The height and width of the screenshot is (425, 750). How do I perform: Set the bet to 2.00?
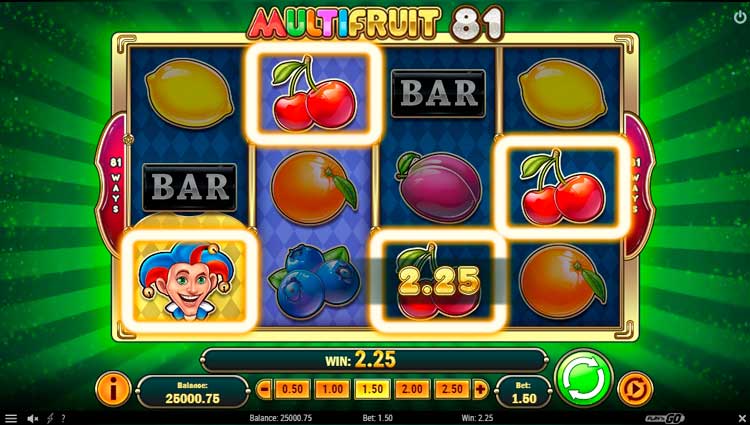409,388
